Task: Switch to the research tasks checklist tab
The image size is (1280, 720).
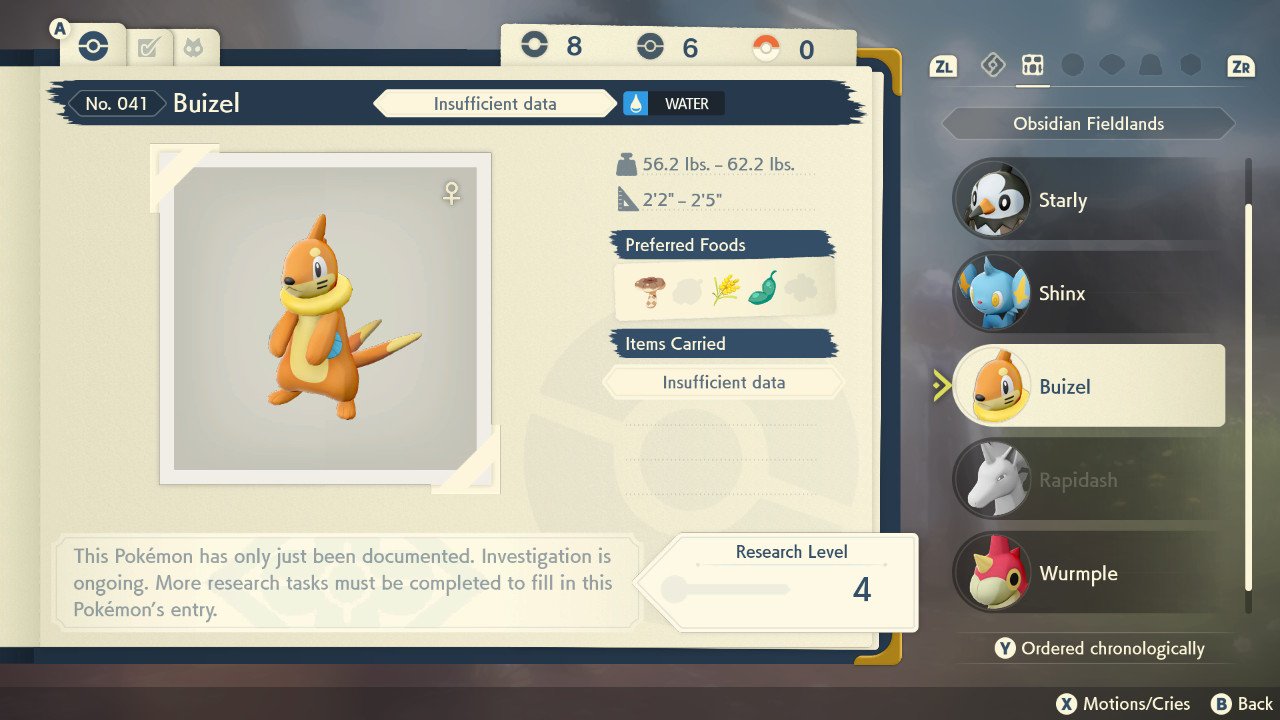Action: click(x=149, y=47)
